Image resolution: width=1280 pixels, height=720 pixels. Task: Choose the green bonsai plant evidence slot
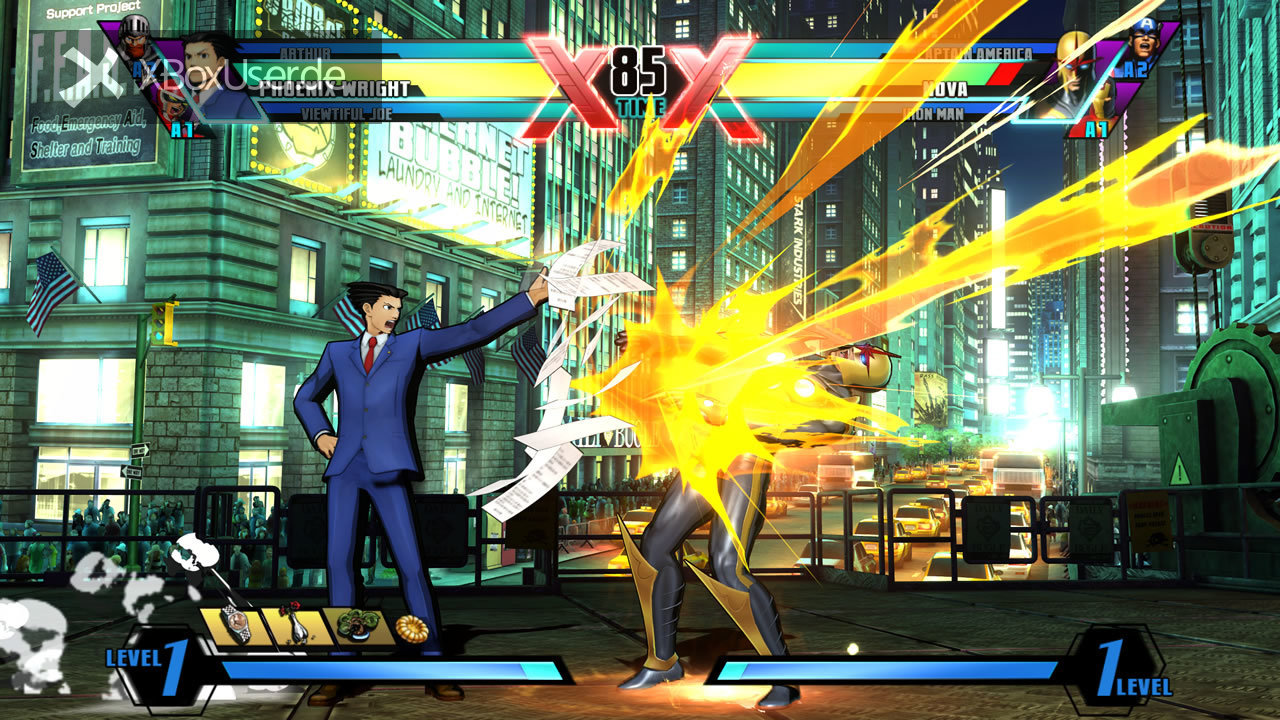(x=356, y=624)
